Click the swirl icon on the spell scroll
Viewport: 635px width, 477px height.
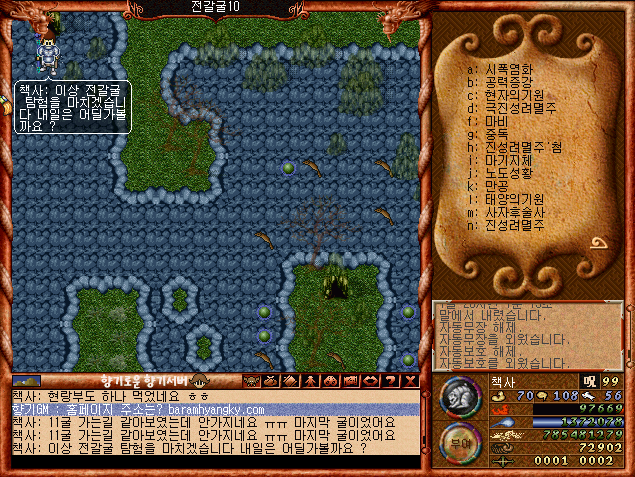(602, 241)
